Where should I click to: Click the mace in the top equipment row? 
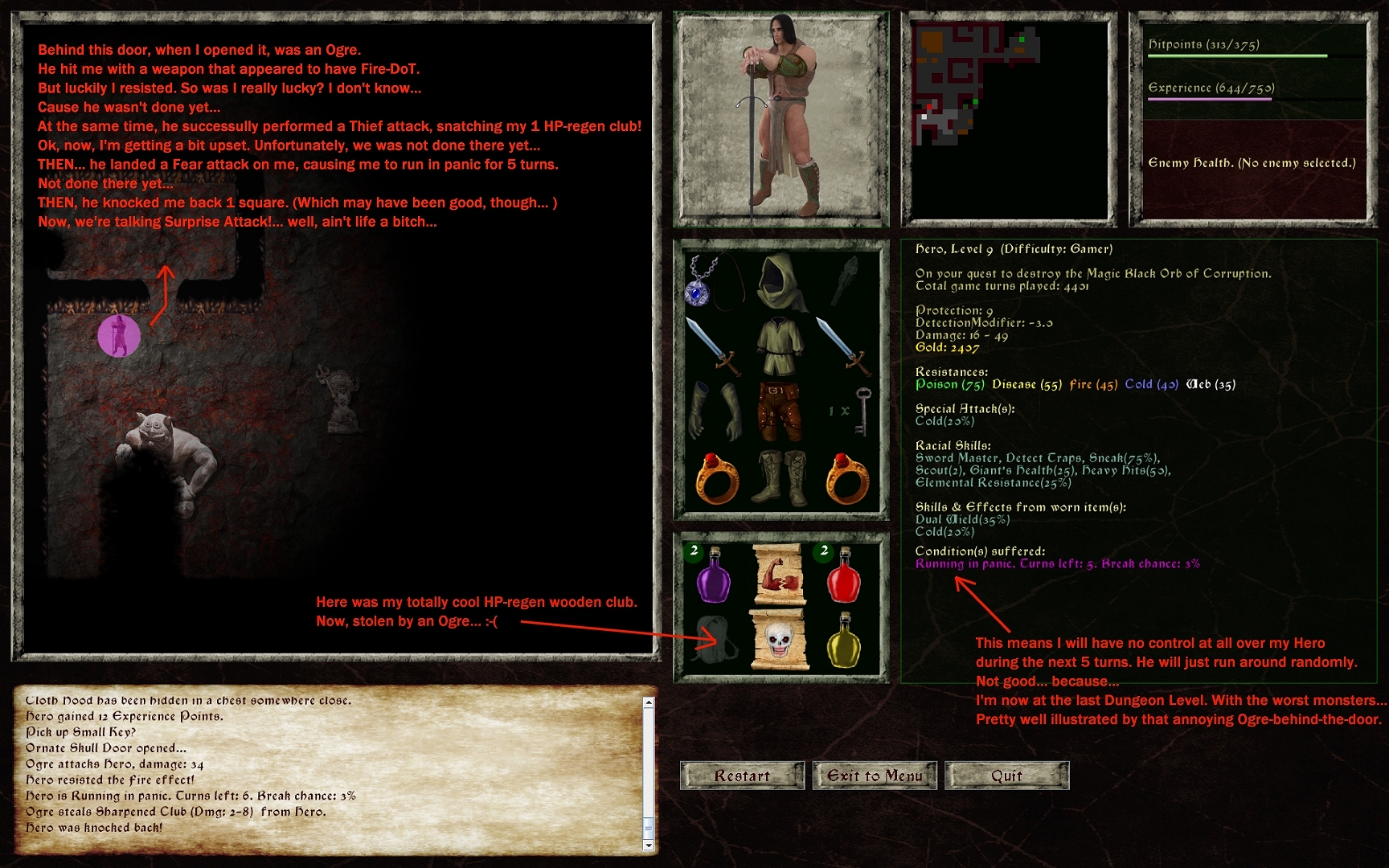(844, 281)
